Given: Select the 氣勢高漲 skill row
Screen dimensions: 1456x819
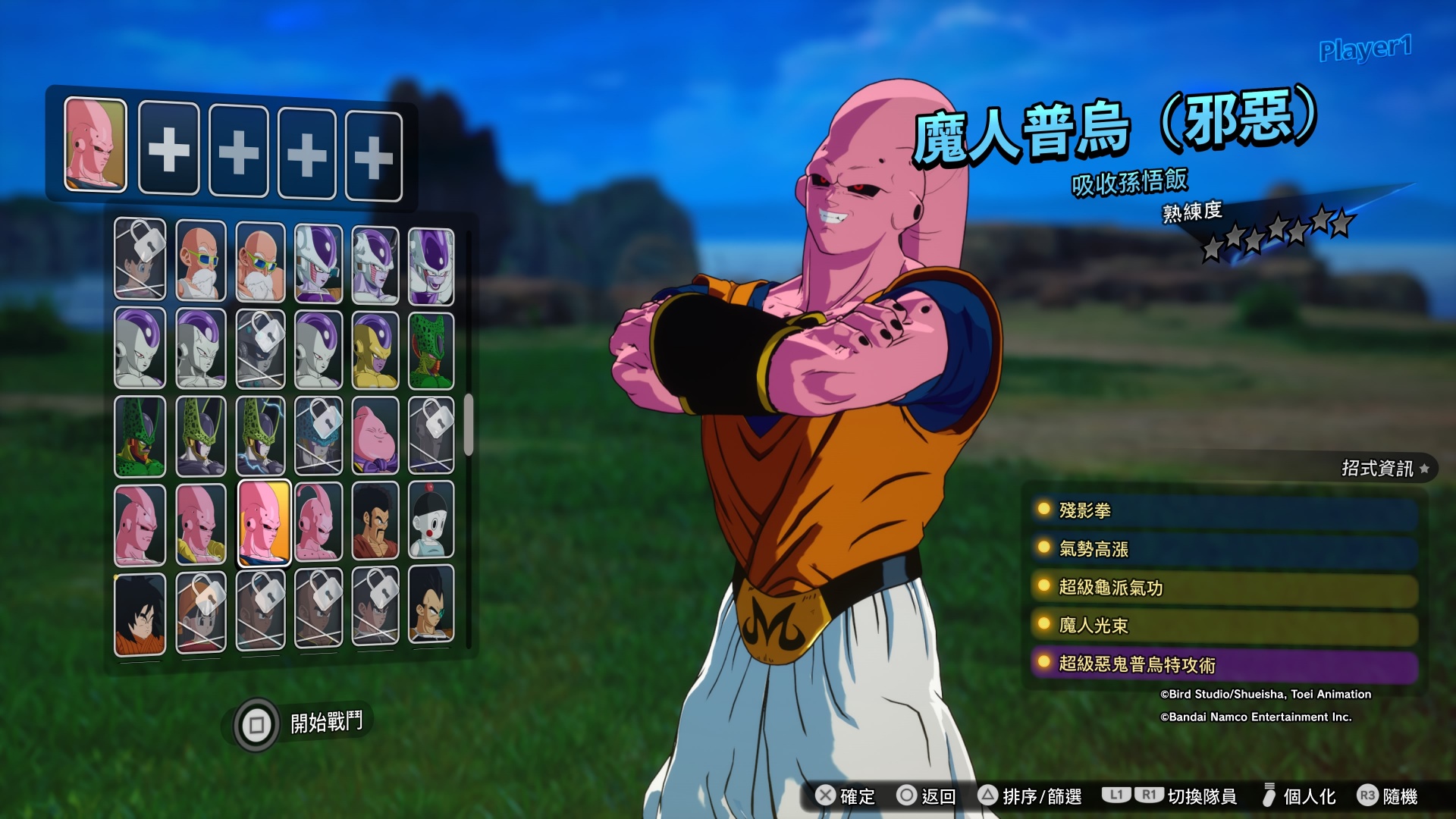Looking at the screenshot, I should click(1224, 549).
